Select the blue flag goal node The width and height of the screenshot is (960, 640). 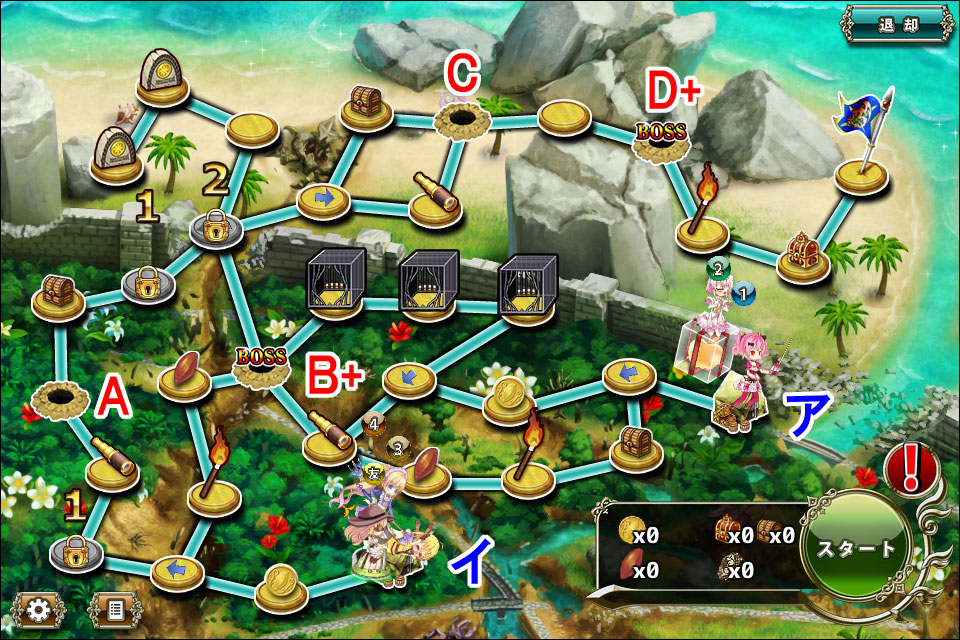coord(860,172)
